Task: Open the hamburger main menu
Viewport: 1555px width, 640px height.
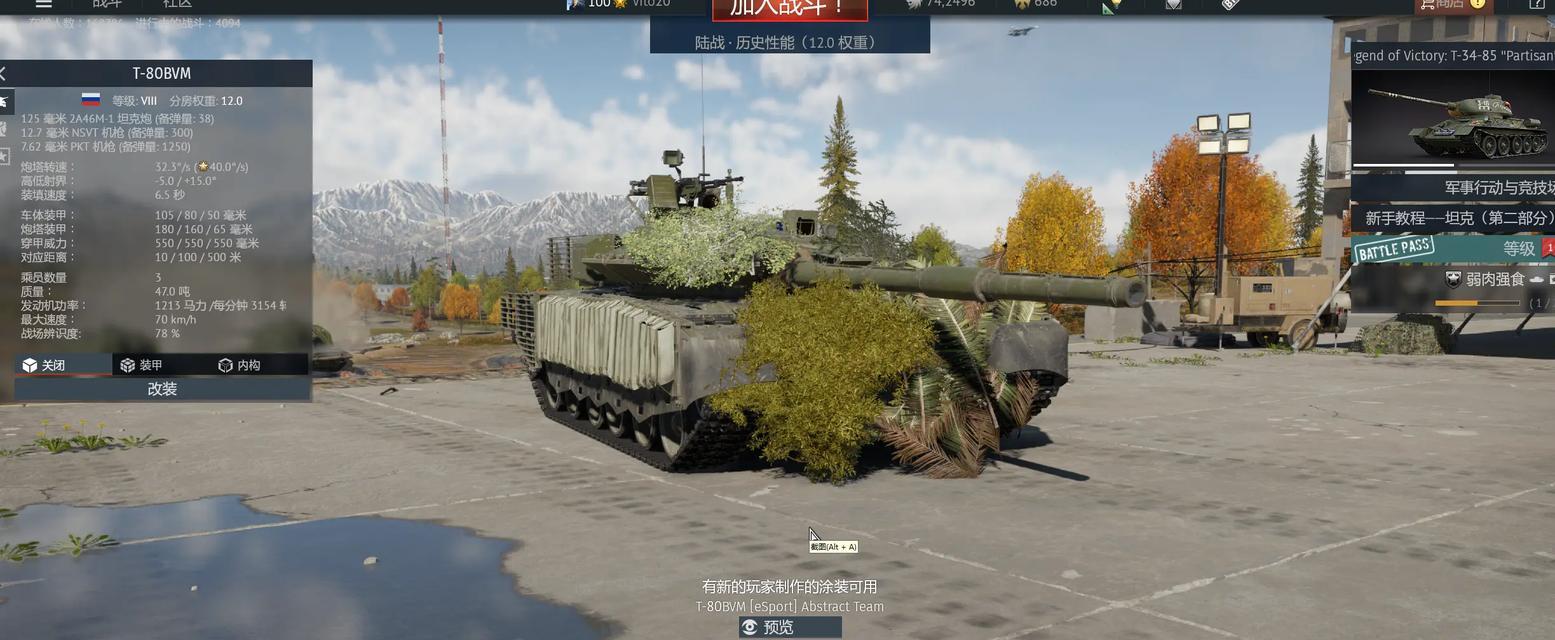Action: point(42,4)
